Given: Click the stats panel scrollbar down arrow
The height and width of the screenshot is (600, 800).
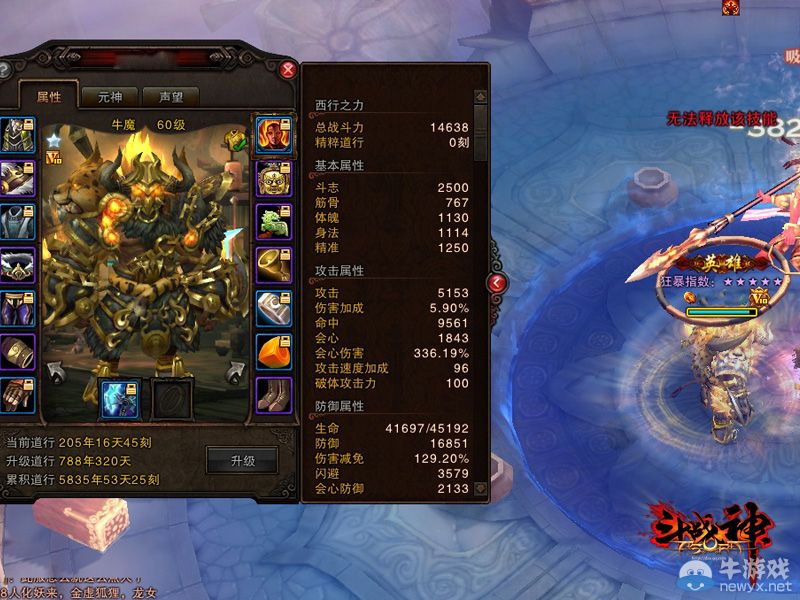Looking at the screenshot, I should tap(481, 489).
